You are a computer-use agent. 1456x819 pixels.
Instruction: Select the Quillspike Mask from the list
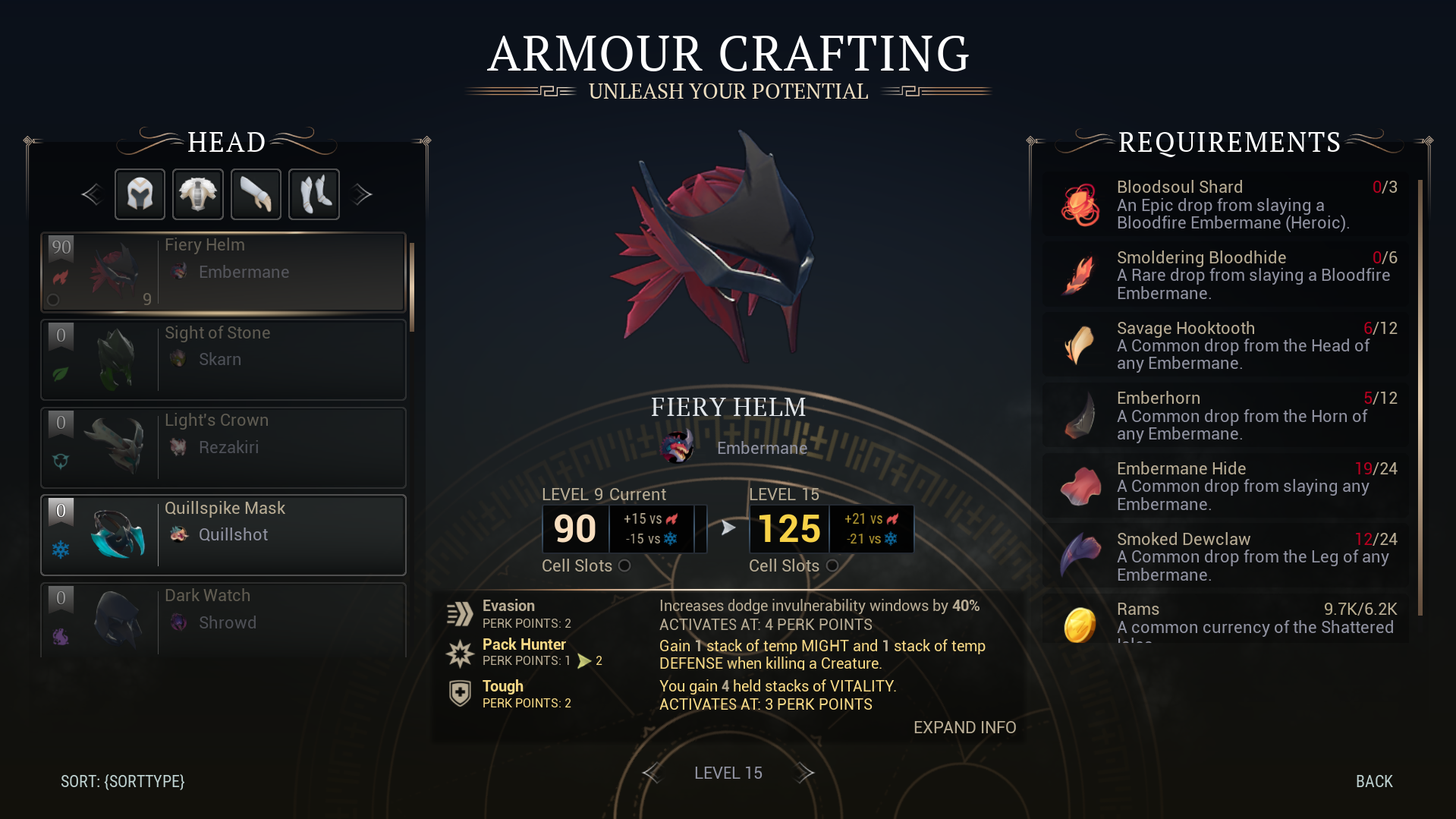(x=223, y=534)
